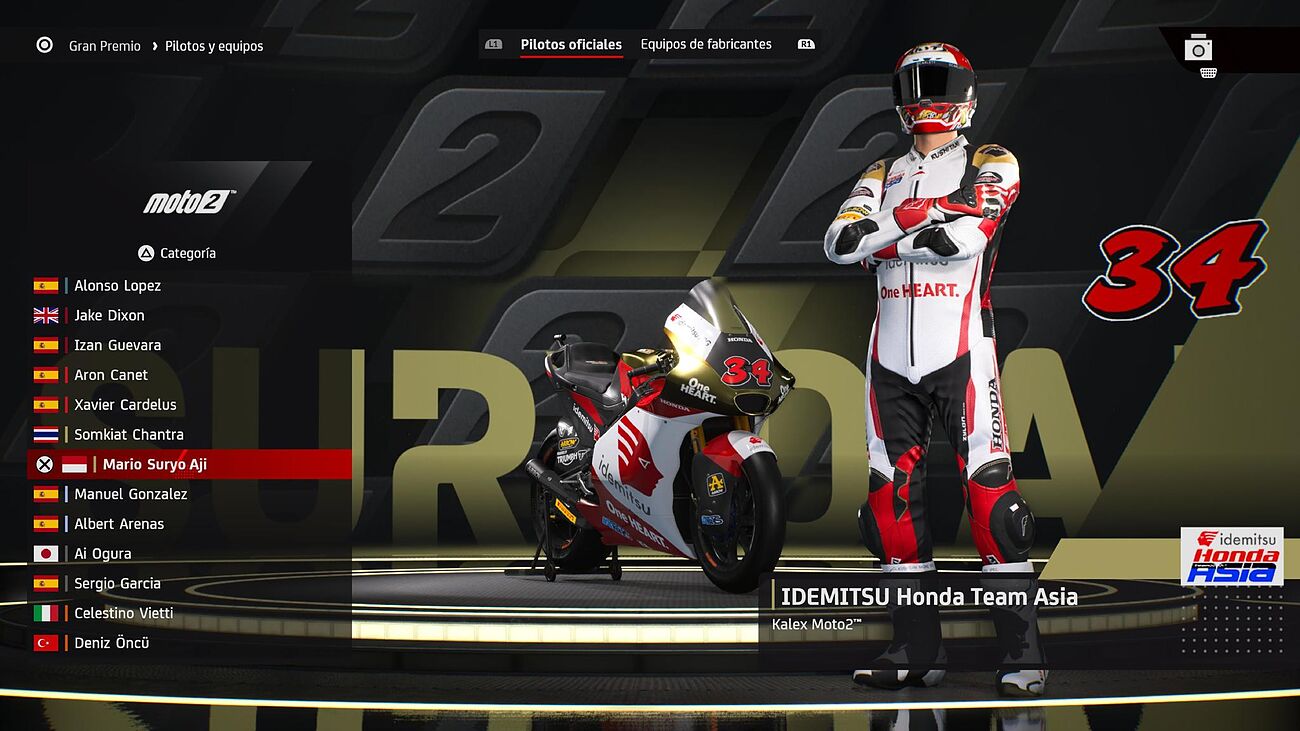1300x731 pixels.
Task: Change the Categoría selector
Action: point(177,254)
